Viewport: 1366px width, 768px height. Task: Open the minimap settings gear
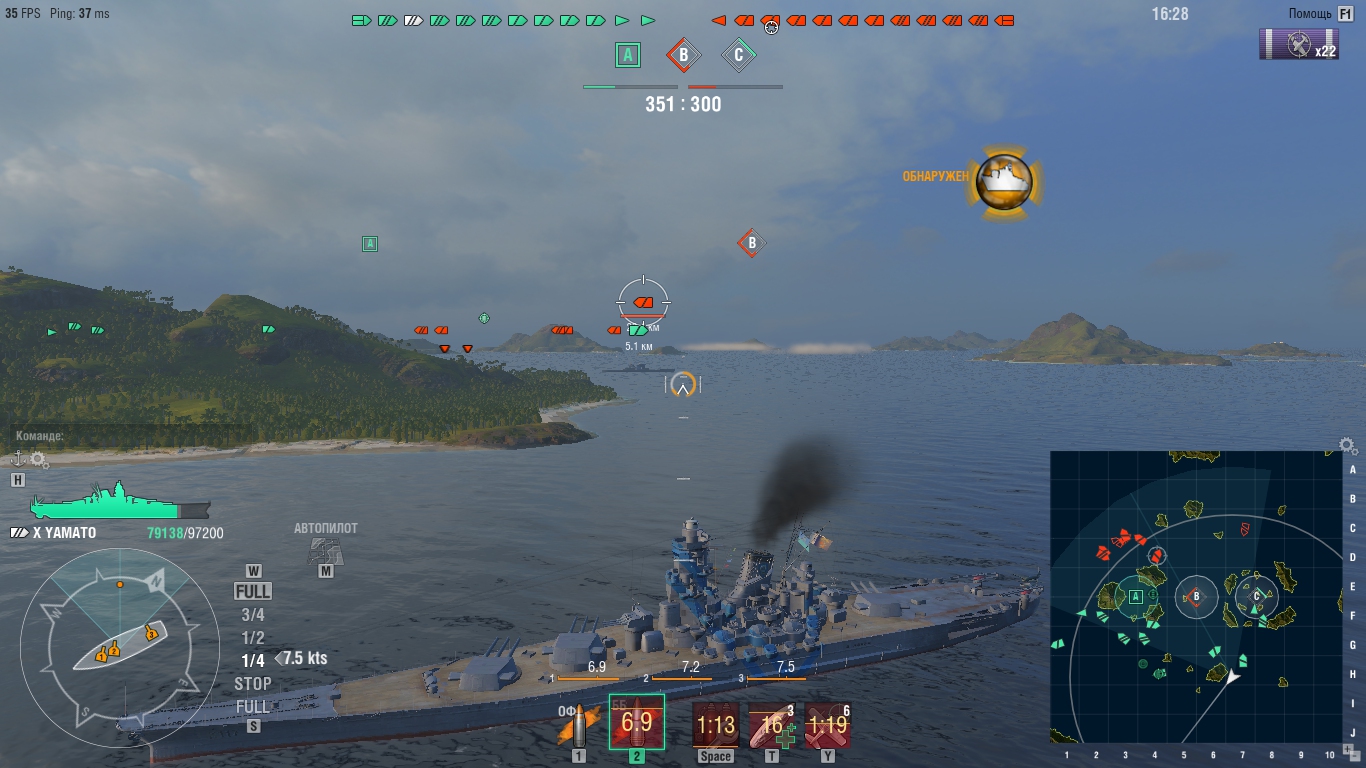(1348, 446)
